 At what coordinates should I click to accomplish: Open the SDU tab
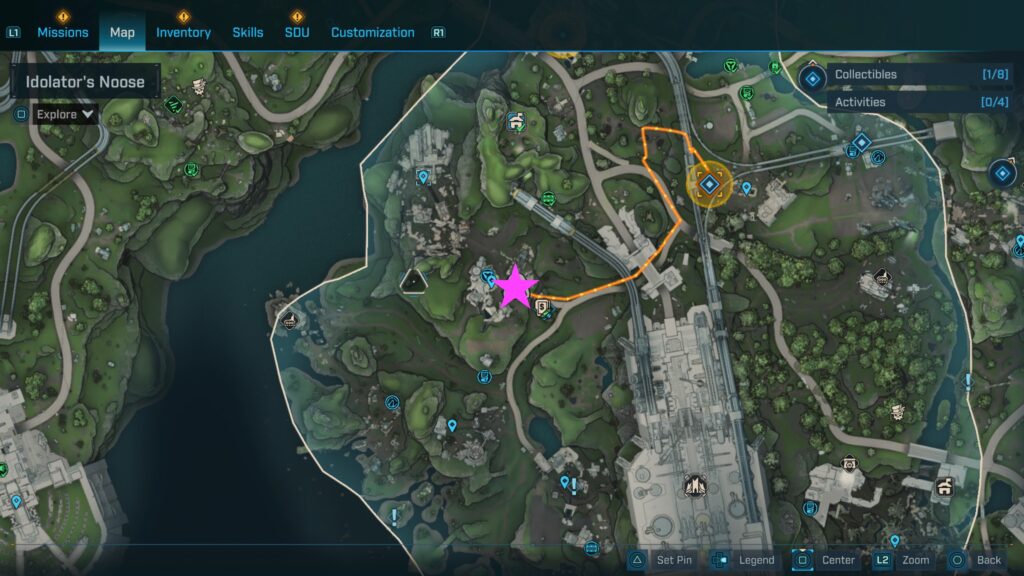[297, 32]
